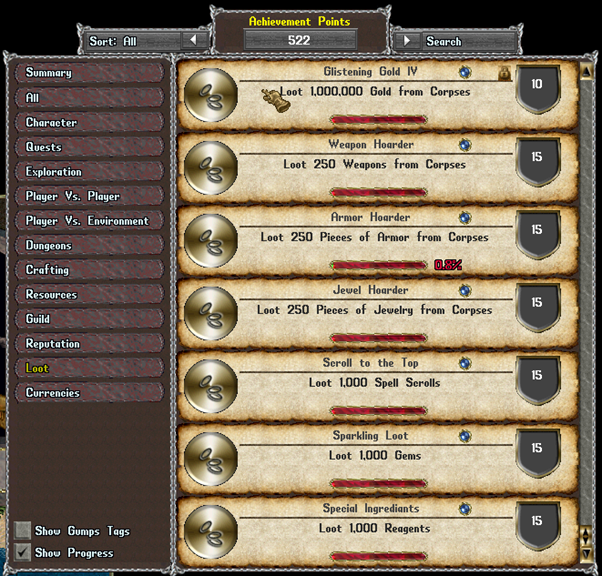View the Resources category
Screen dimensions: 602x576
(88, 295)
